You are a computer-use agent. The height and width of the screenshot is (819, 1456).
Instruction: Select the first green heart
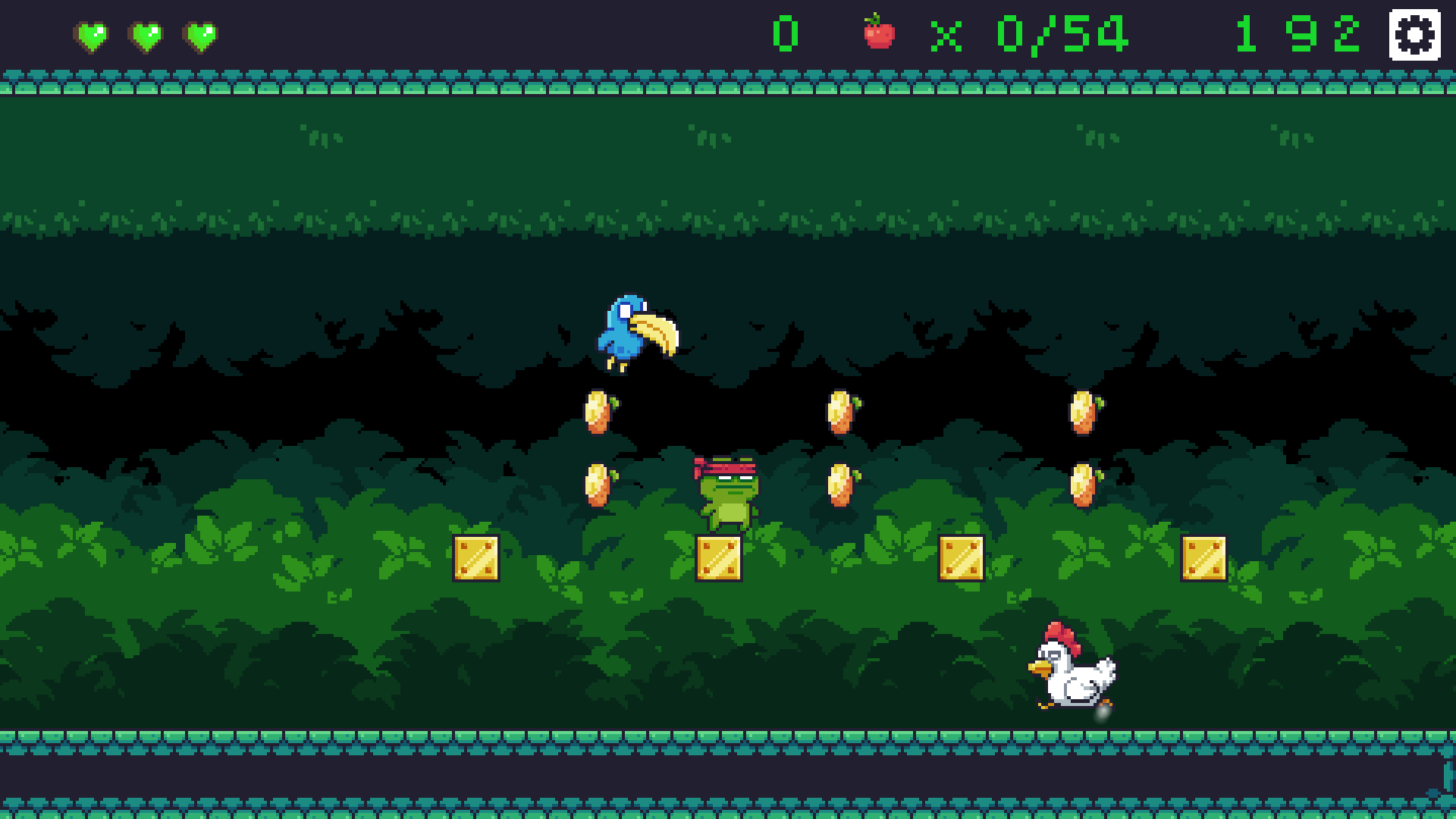(x=93, y=34)
